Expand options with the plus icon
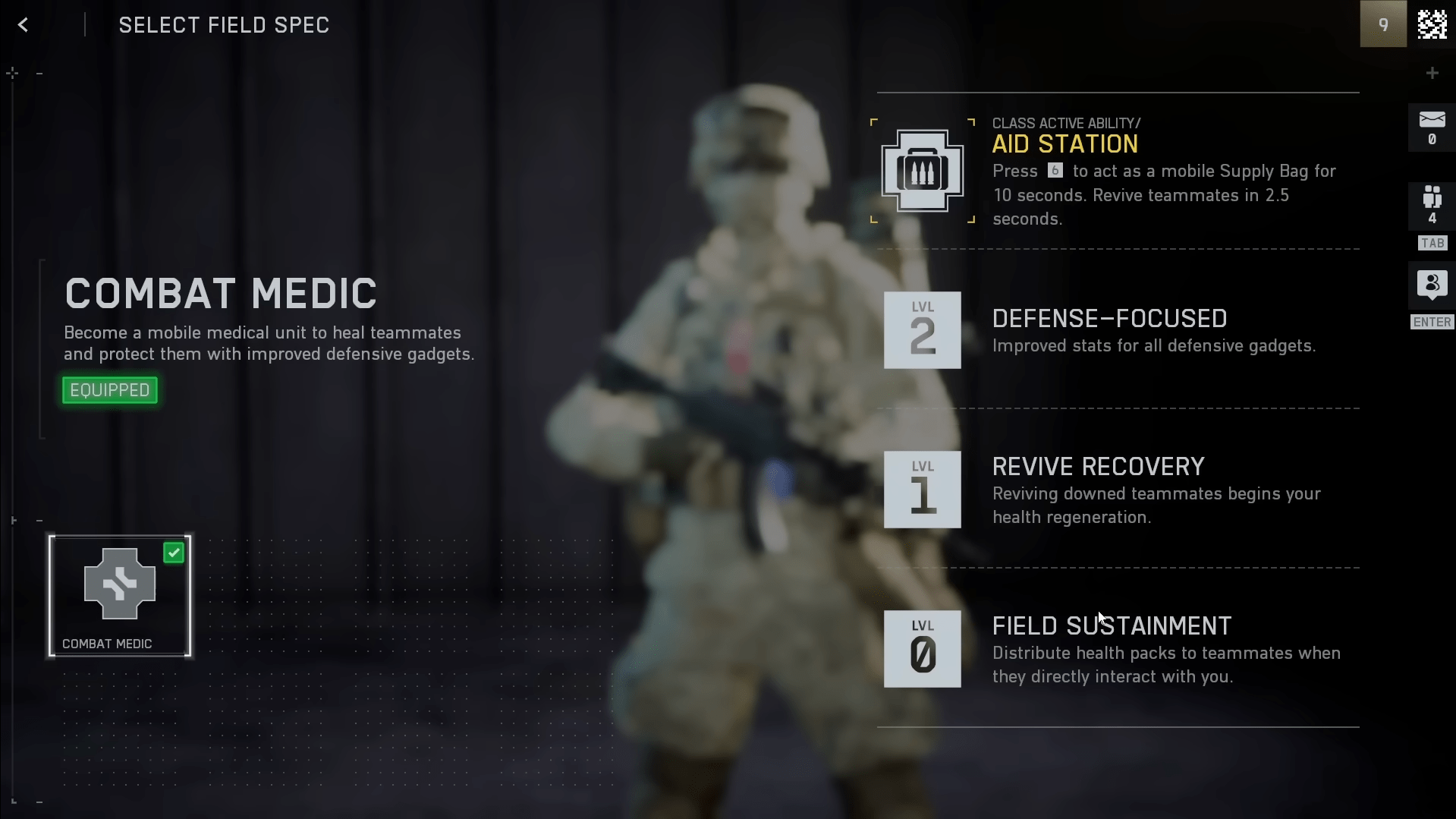 coord(1432,72)
